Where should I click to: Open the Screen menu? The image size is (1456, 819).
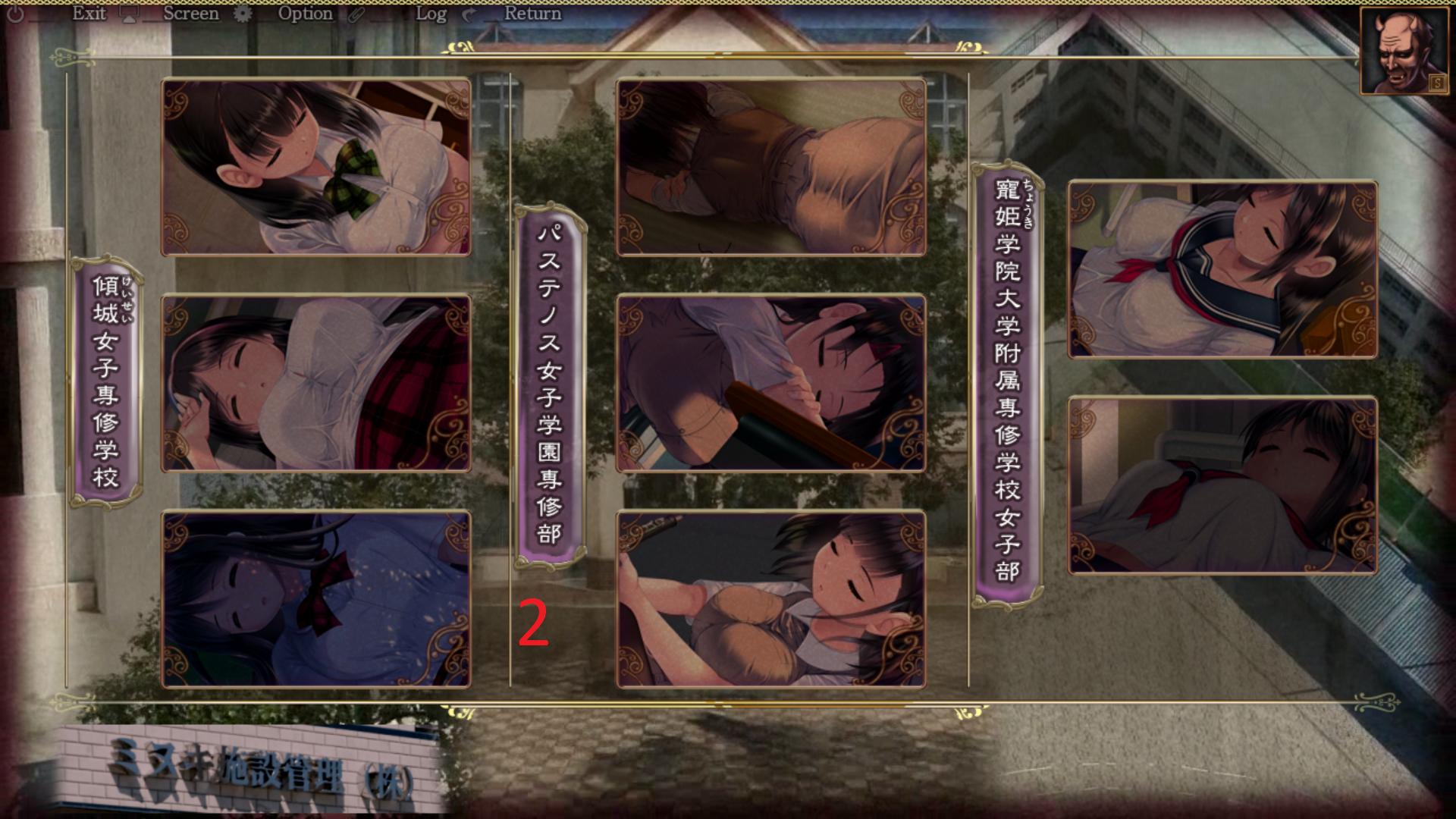click(x=190, y=14)
